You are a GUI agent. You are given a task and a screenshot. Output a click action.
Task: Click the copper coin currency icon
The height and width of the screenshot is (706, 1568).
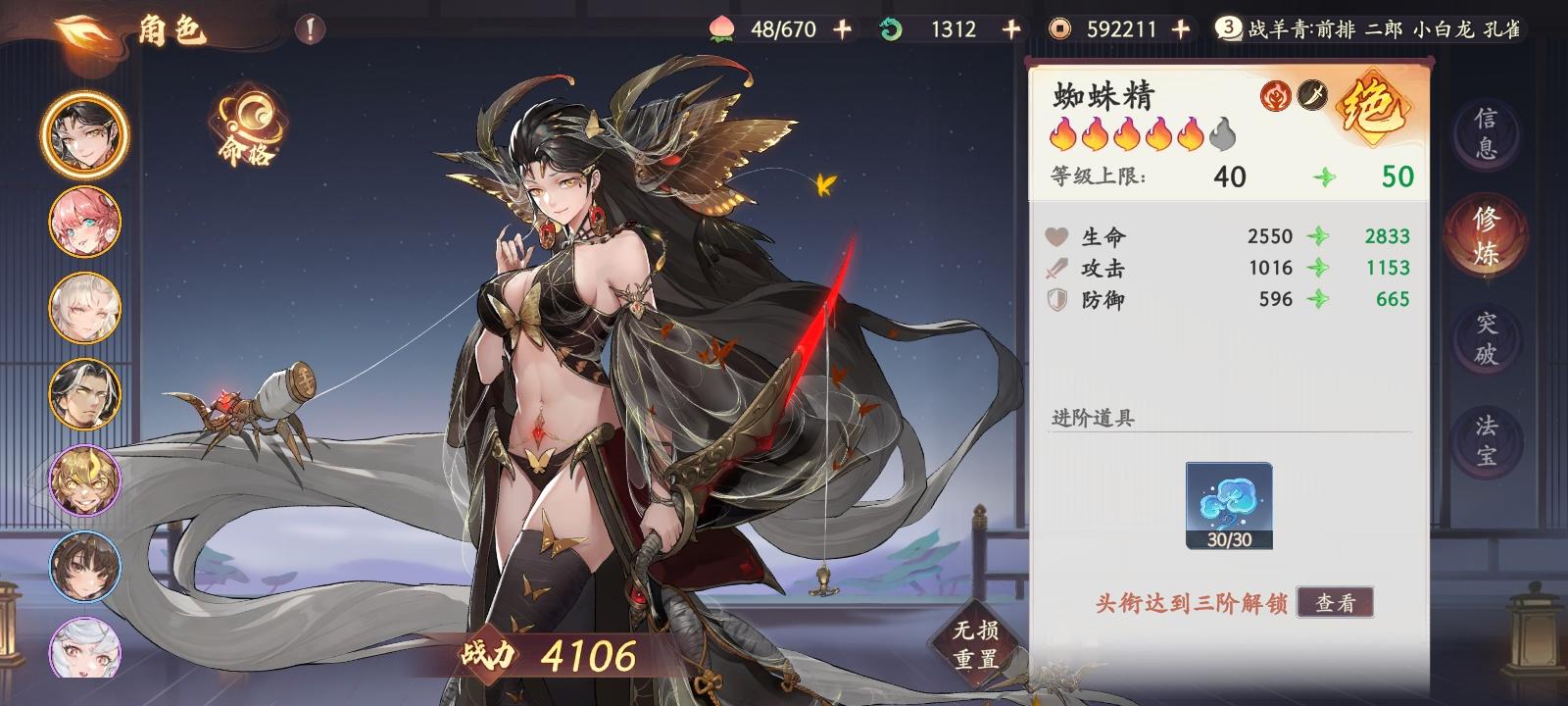[x=1061, y=29]
